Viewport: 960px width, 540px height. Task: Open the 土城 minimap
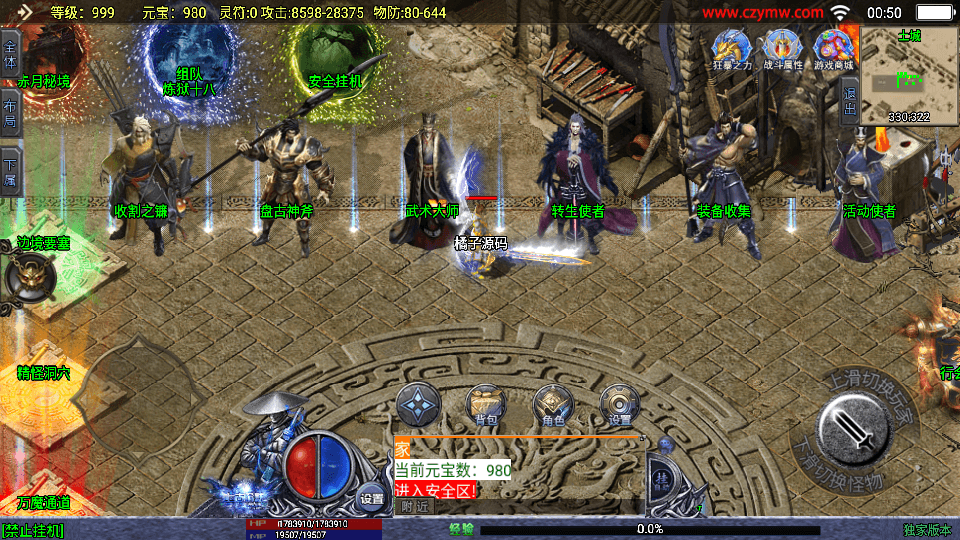click(x=909, y=77)
